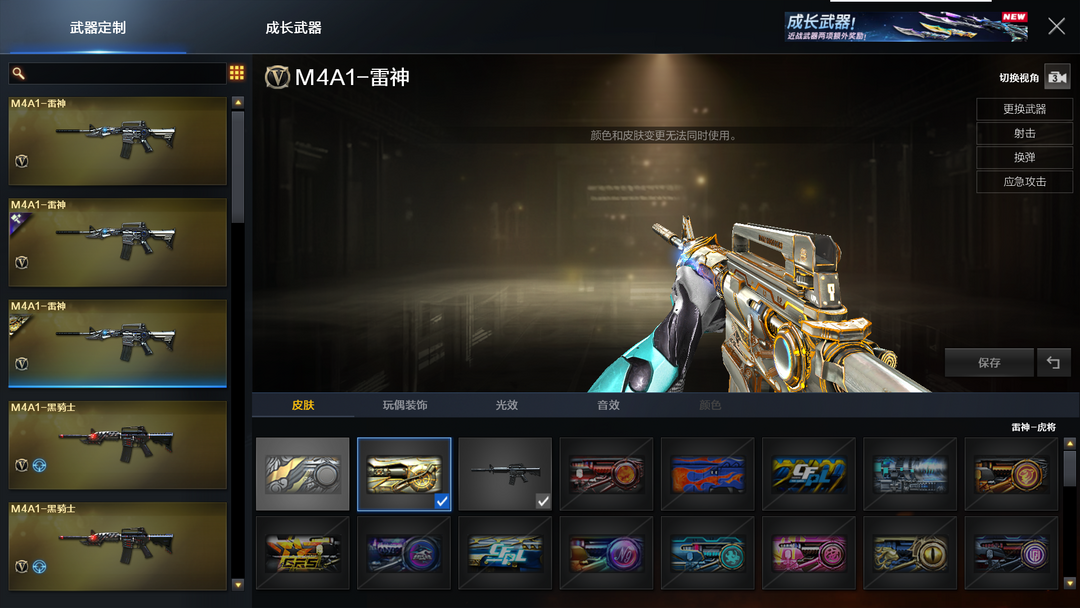The width and height of the screenshot is (1080, 608).
Task: Select the first M4A1-黑骑士 weapon in the list
Action: 118,445
